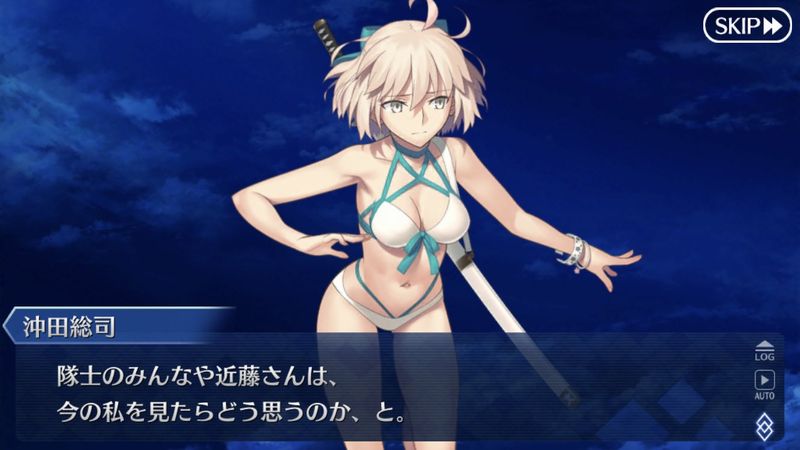The image size is (800, 450).
Task: Toggle AUTO dialogue playback
Action: tap(764, 384)
